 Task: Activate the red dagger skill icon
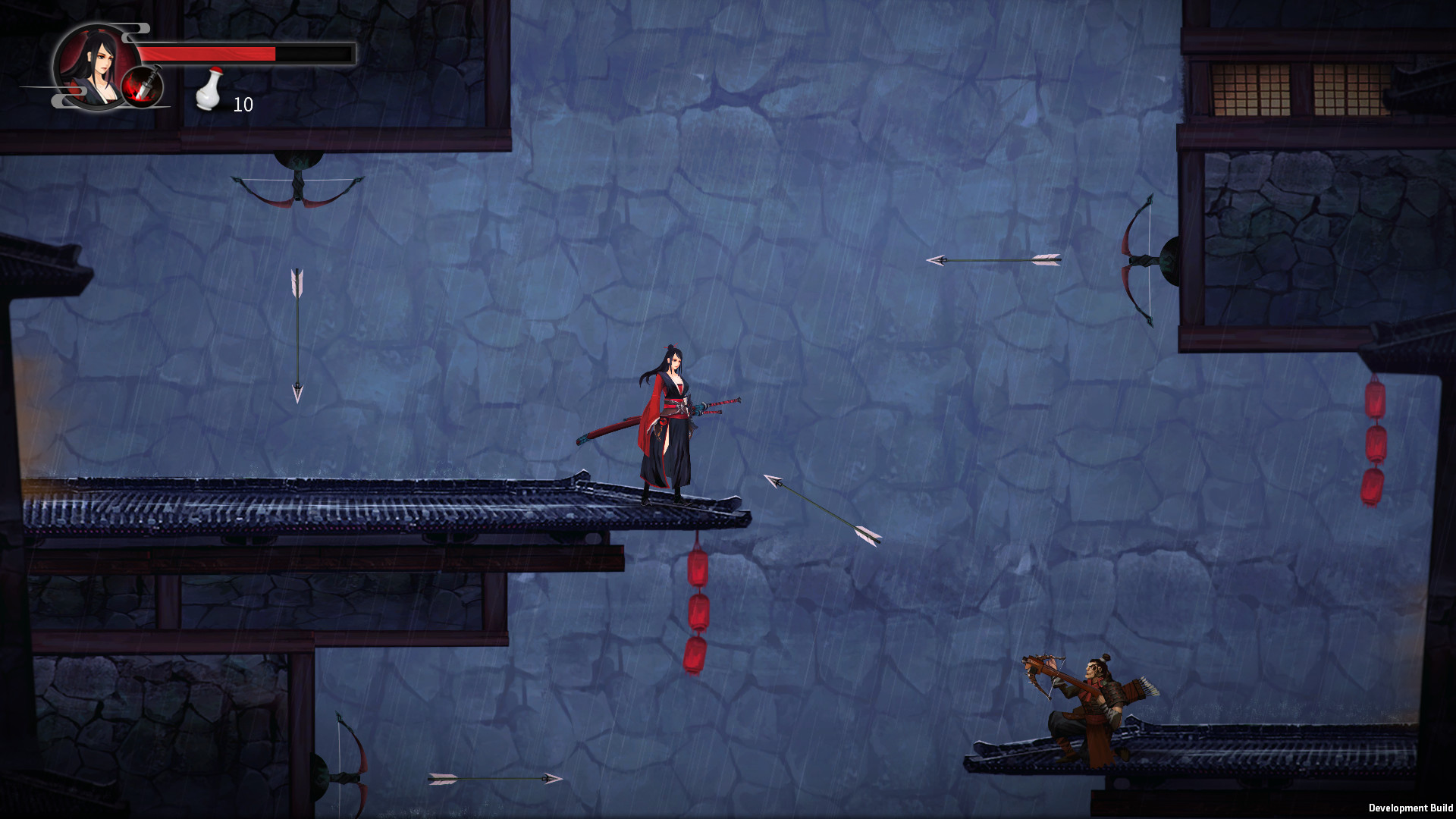click(143, 86)
